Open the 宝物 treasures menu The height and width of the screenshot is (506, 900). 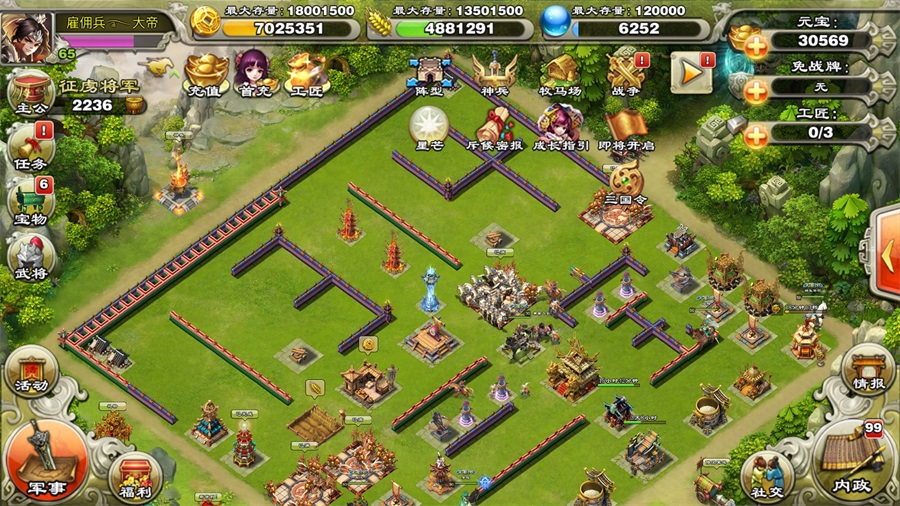30,198
